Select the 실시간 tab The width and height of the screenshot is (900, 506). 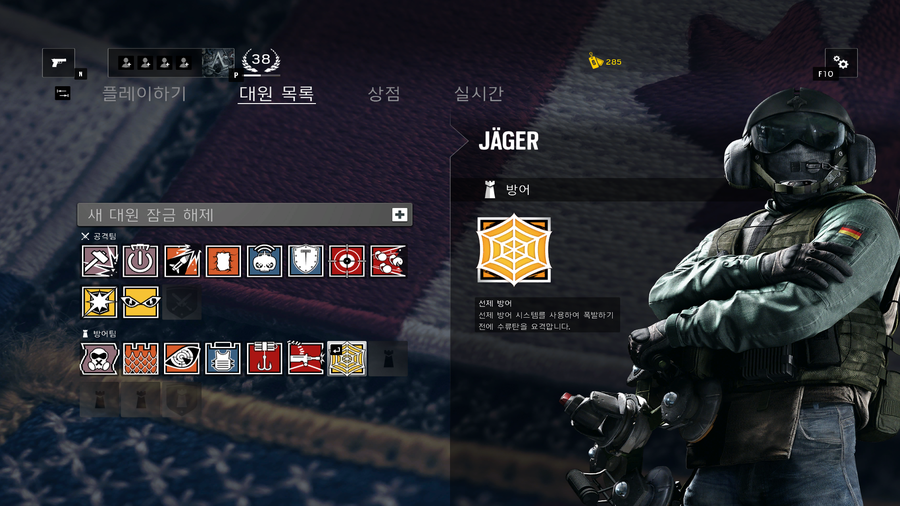479,94
